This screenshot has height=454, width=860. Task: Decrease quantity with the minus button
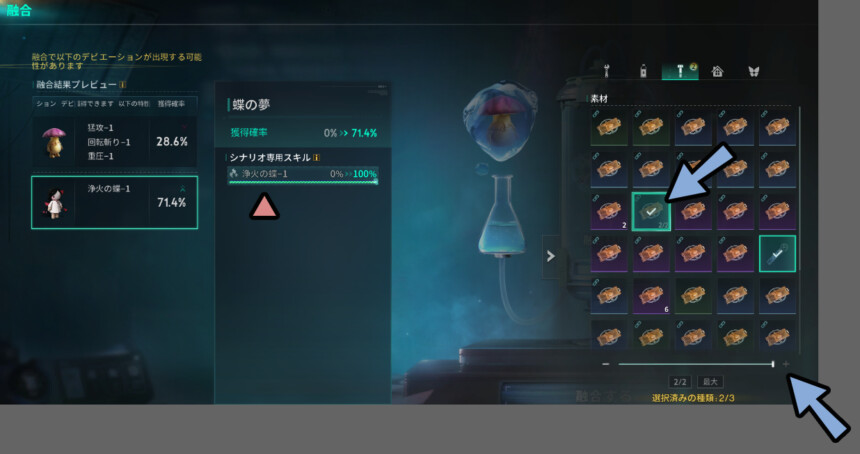coord(606,364)
